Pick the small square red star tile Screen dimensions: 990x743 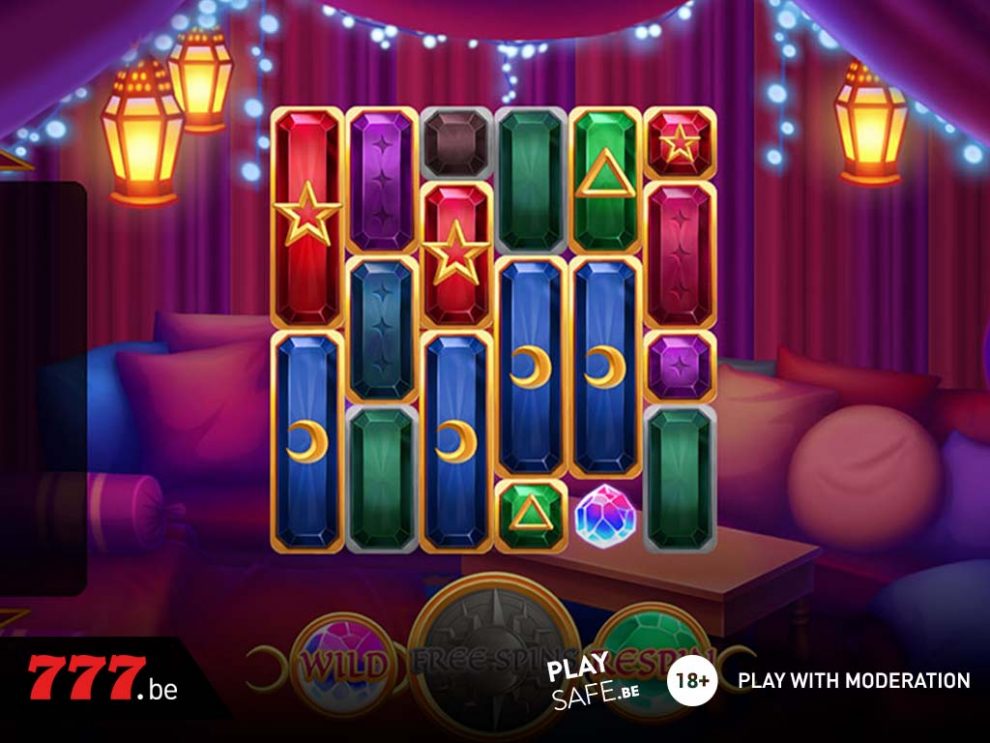(680, 143)
